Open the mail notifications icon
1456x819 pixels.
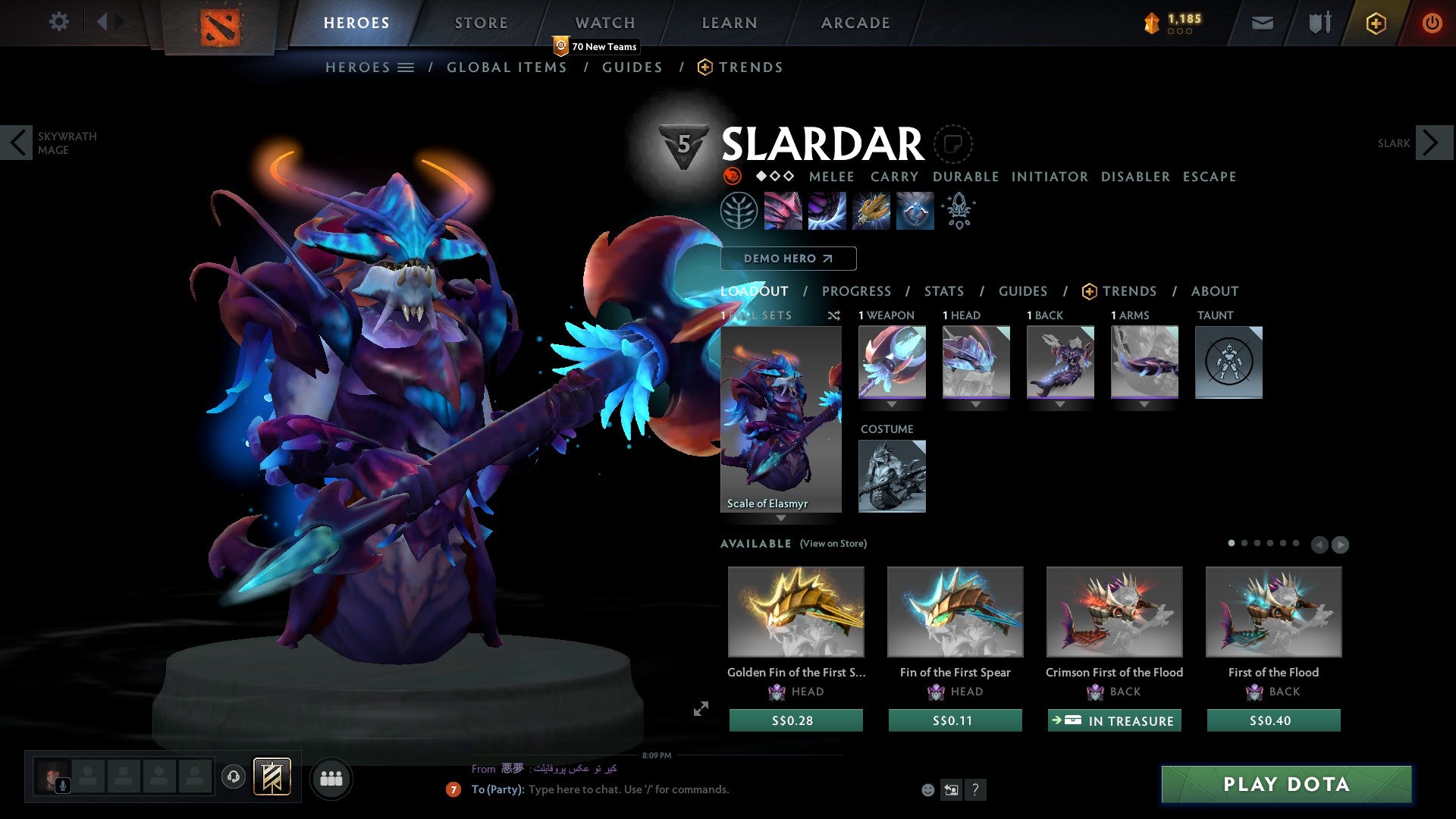(x=1263, y=23)
